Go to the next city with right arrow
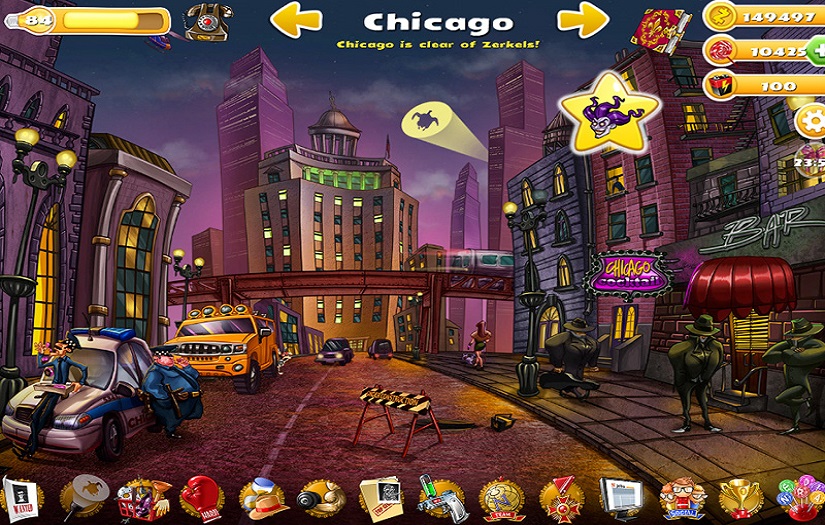This screenshot has width=825, height=525. click(583, 20)
